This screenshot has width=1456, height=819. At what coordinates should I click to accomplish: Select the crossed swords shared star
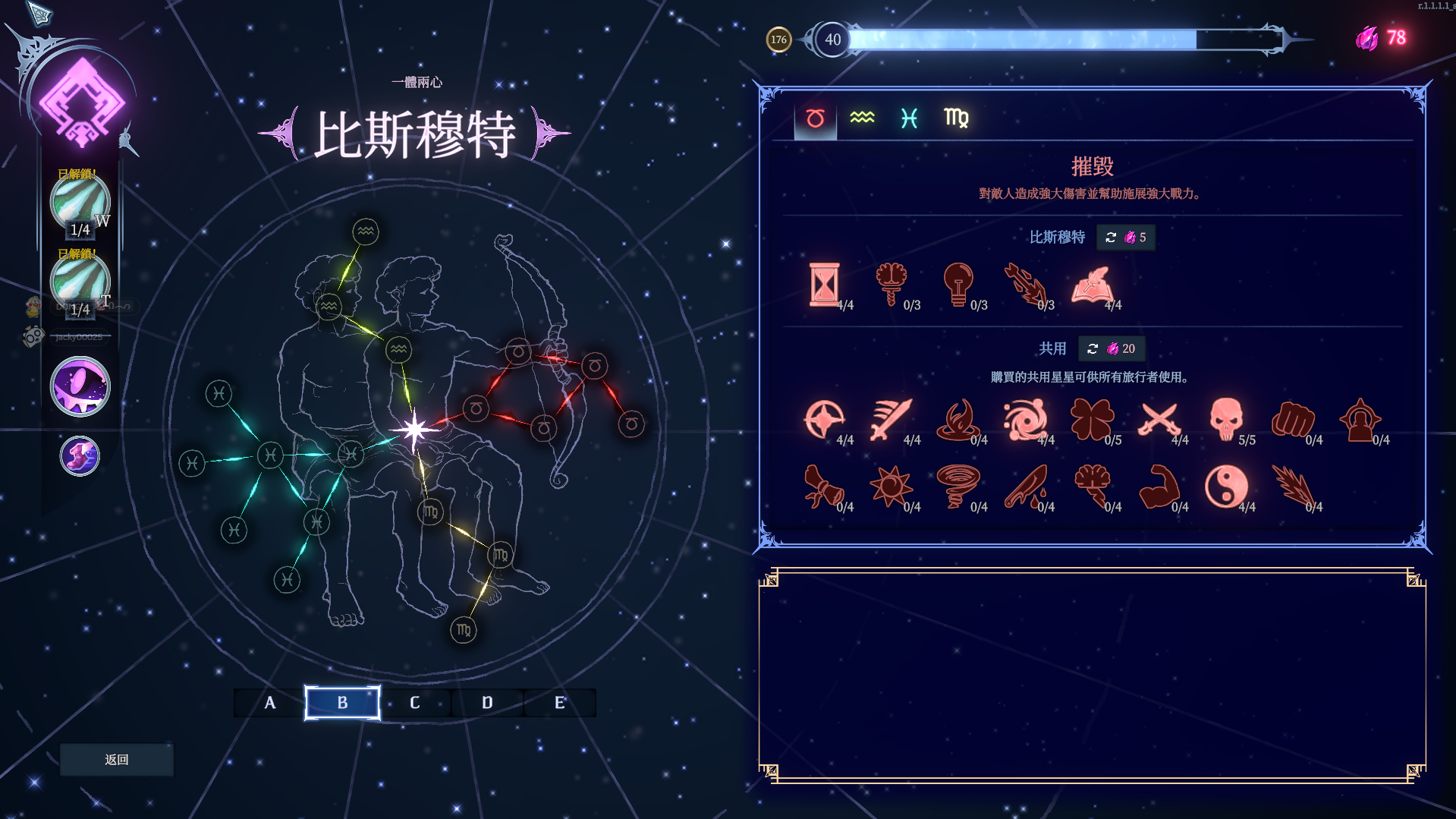1159,420
